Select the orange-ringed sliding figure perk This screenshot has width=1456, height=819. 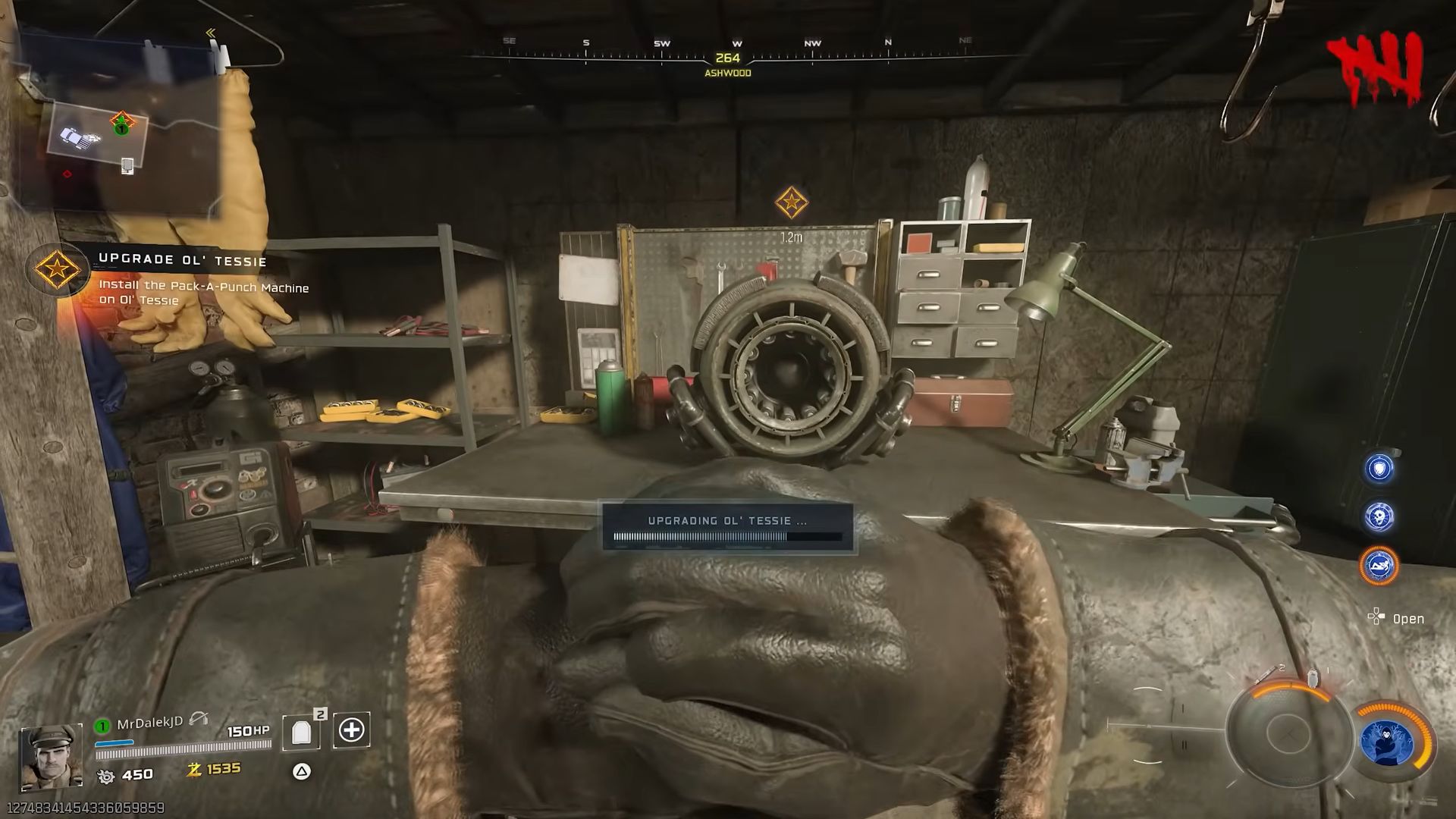[1379, 566]
